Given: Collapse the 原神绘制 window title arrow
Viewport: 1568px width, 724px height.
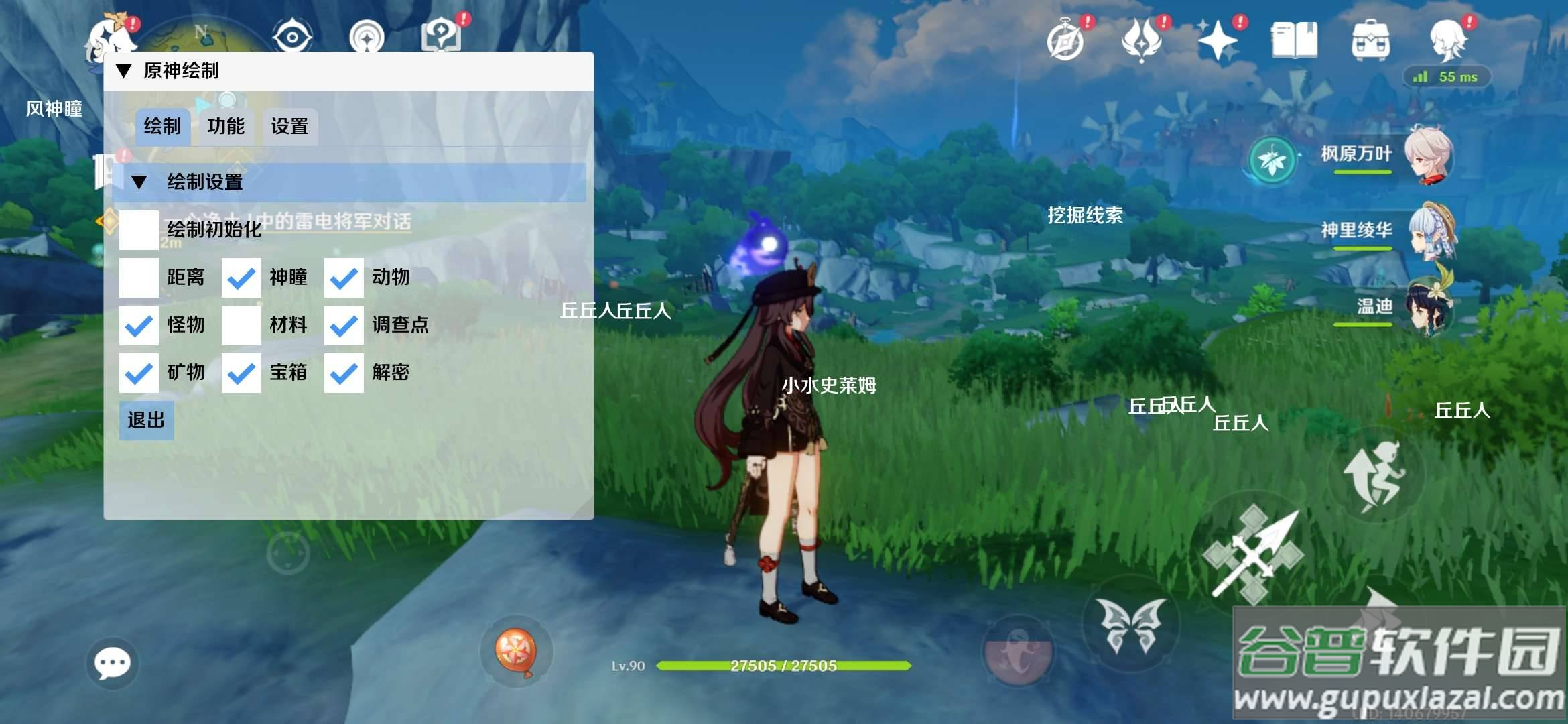Looking at the screenshot, I should click(124, 71).
